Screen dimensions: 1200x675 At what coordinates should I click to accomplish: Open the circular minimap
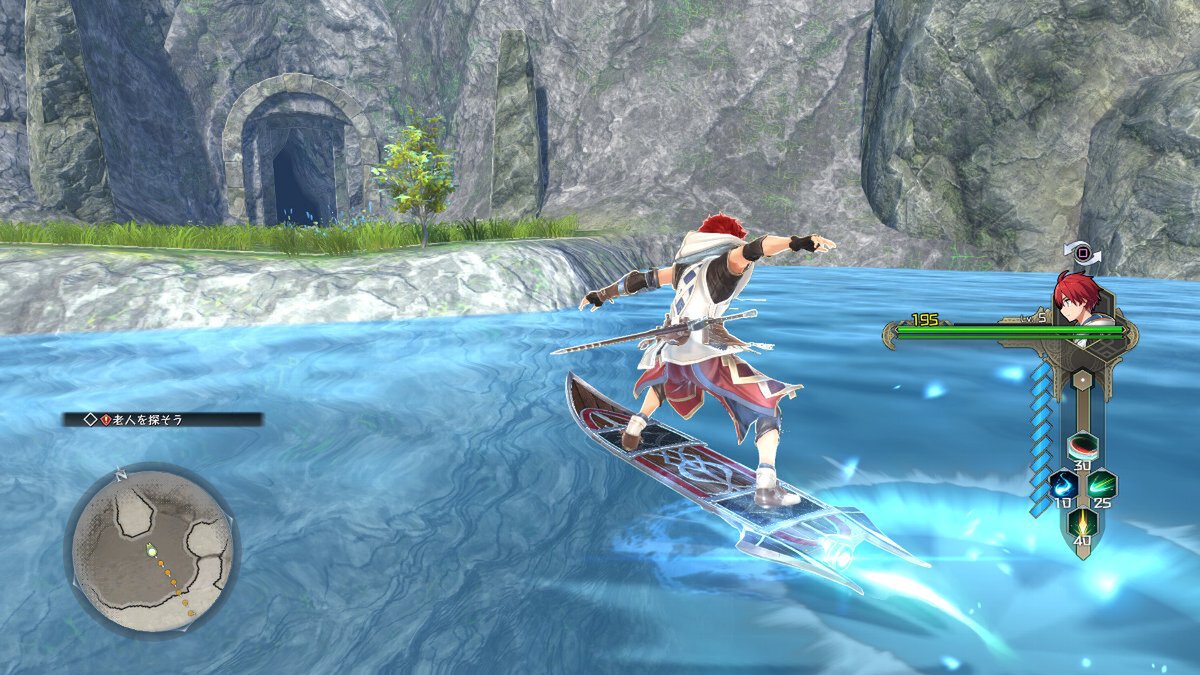pyautogui.click(x=151, y=551)
